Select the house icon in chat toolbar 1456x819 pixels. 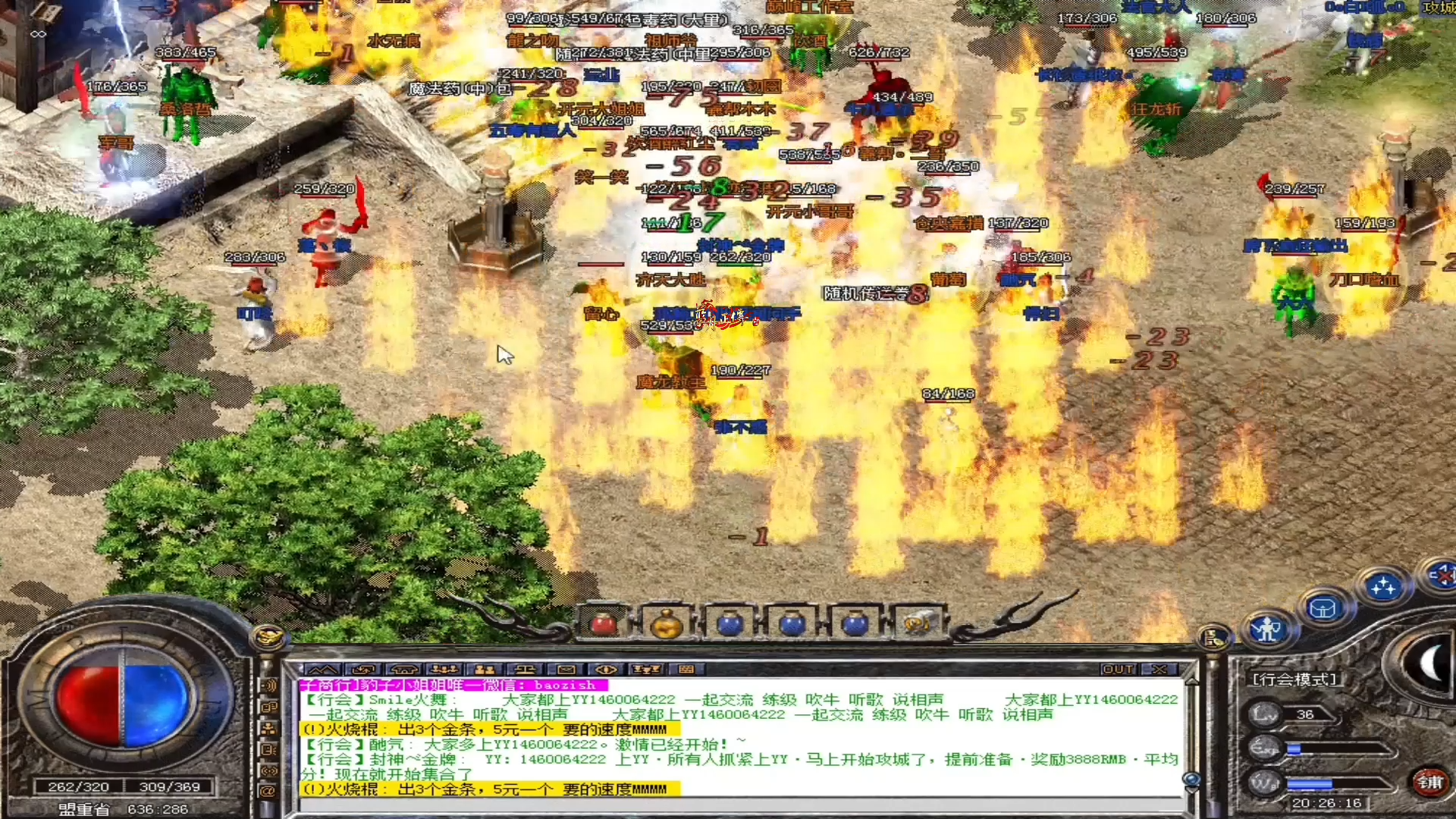coord(404,670)
